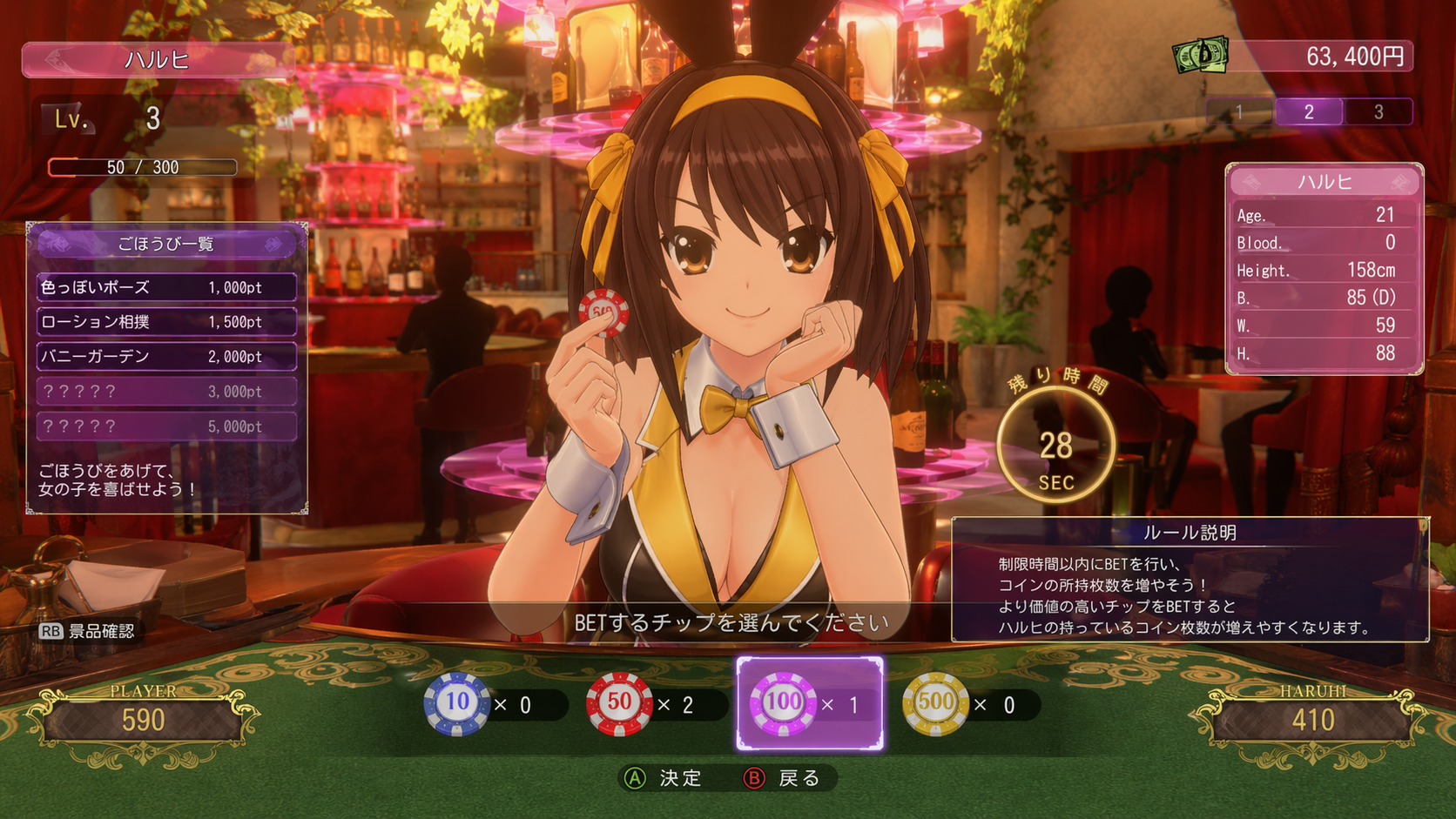Select the 色っぽいポーズ 1,000pt reward
This screenshot has width=1456, height=819.
pos(166,287)
